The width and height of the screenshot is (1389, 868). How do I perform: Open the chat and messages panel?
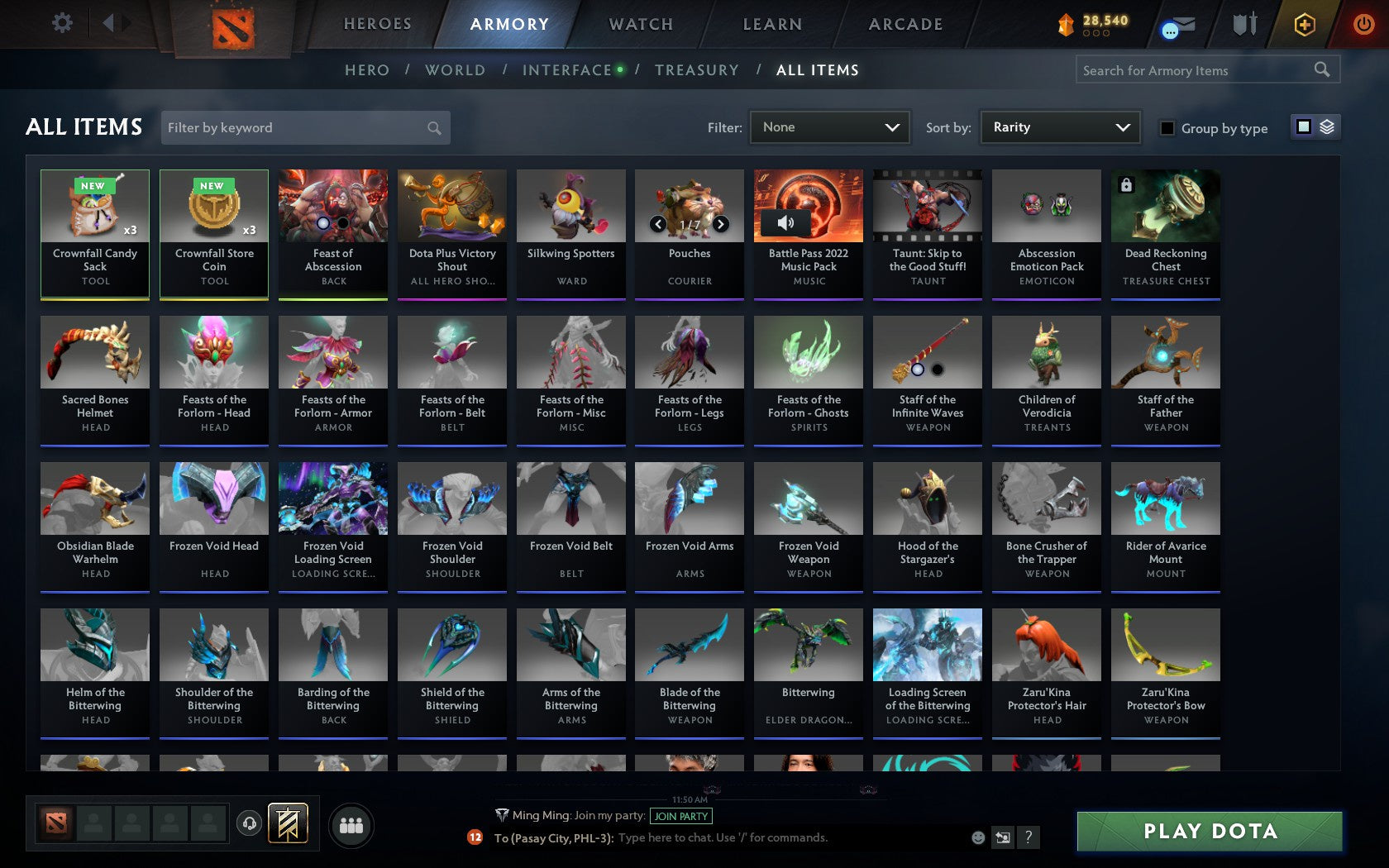click(x=1175, y=24)
